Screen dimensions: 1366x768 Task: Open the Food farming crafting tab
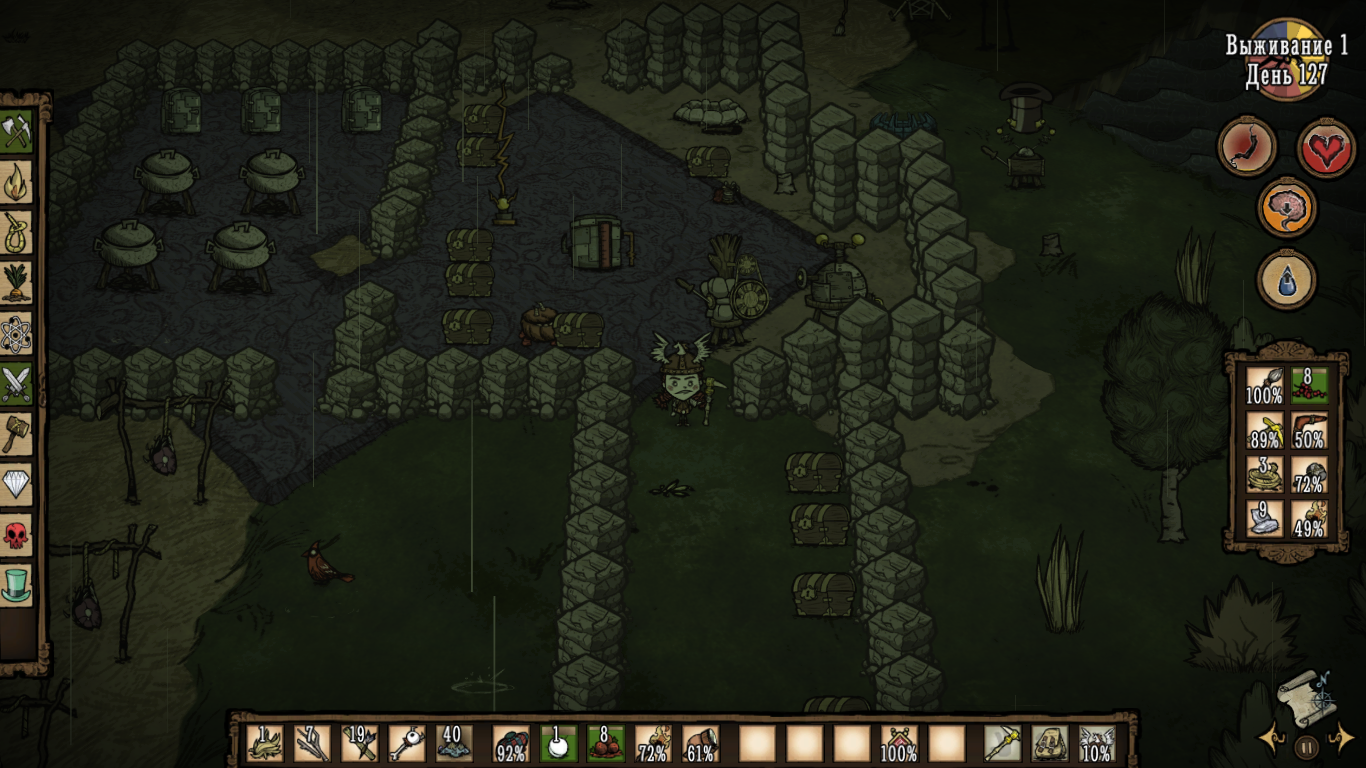point(17,283)
